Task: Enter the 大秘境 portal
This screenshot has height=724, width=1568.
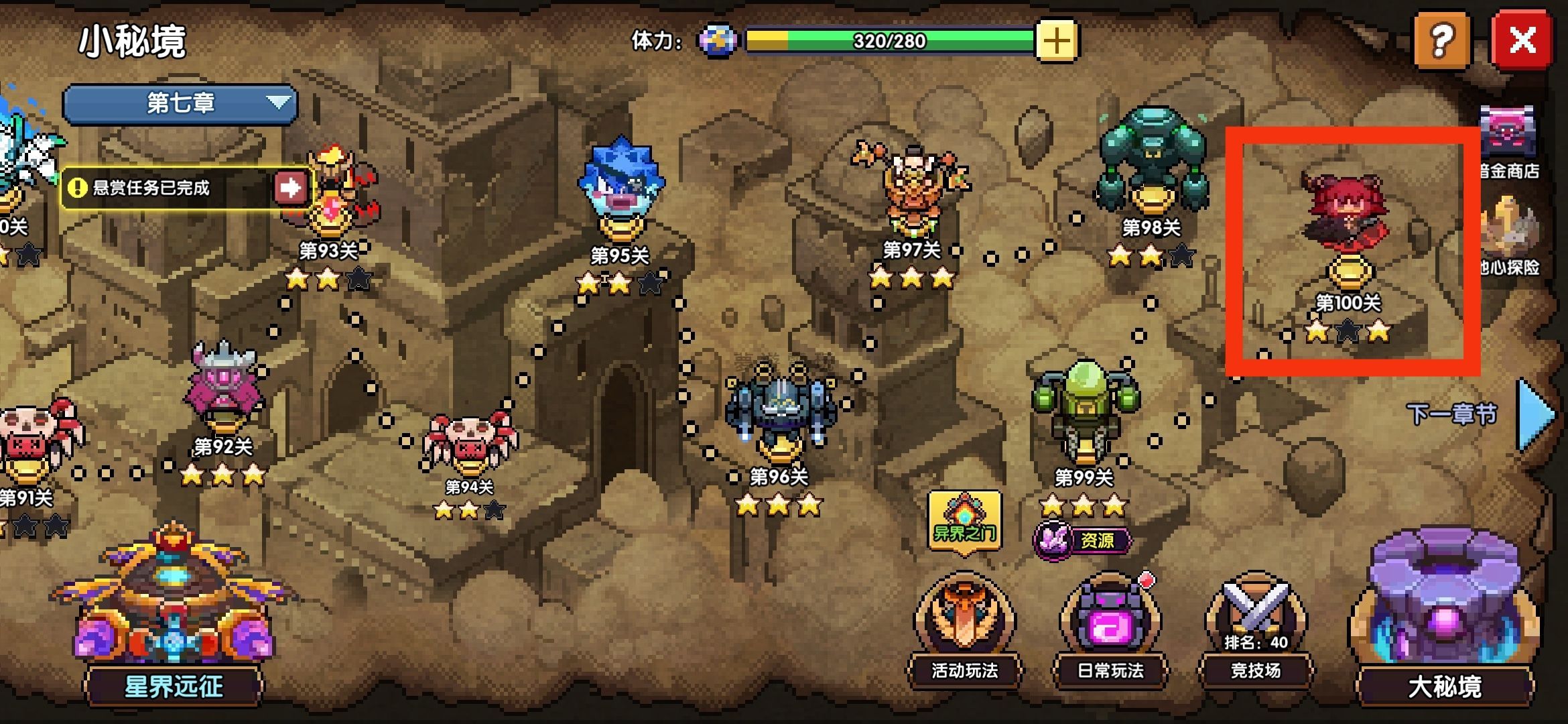Action: 1445,617
